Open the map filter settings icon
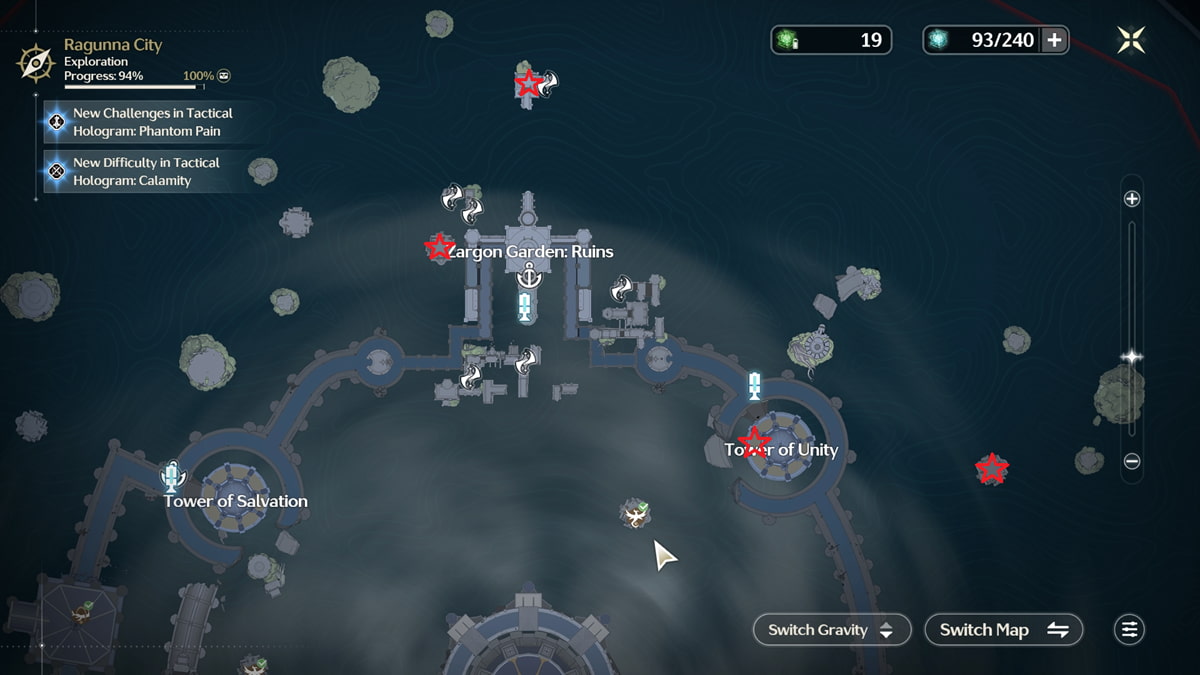Viewport: 1200px width, 675px height. (x=1129, y=629)
